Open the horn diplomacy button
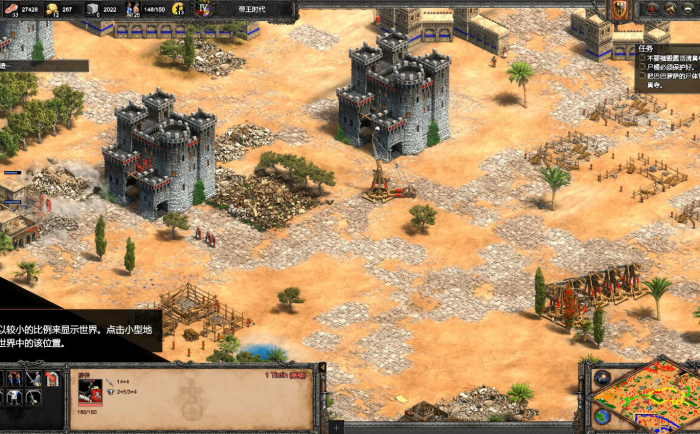This screenshot has width=700, height=434. point(670,9)
